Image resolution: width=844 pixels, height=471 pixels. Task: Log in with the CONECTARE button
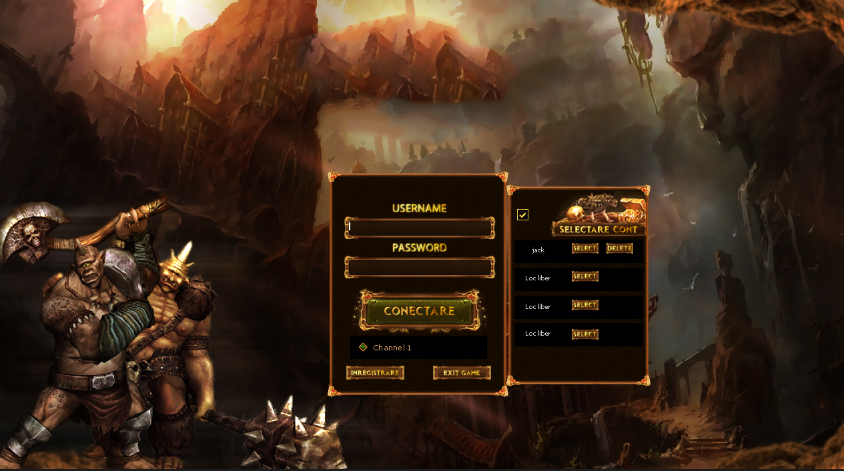(x=419, y=311)
